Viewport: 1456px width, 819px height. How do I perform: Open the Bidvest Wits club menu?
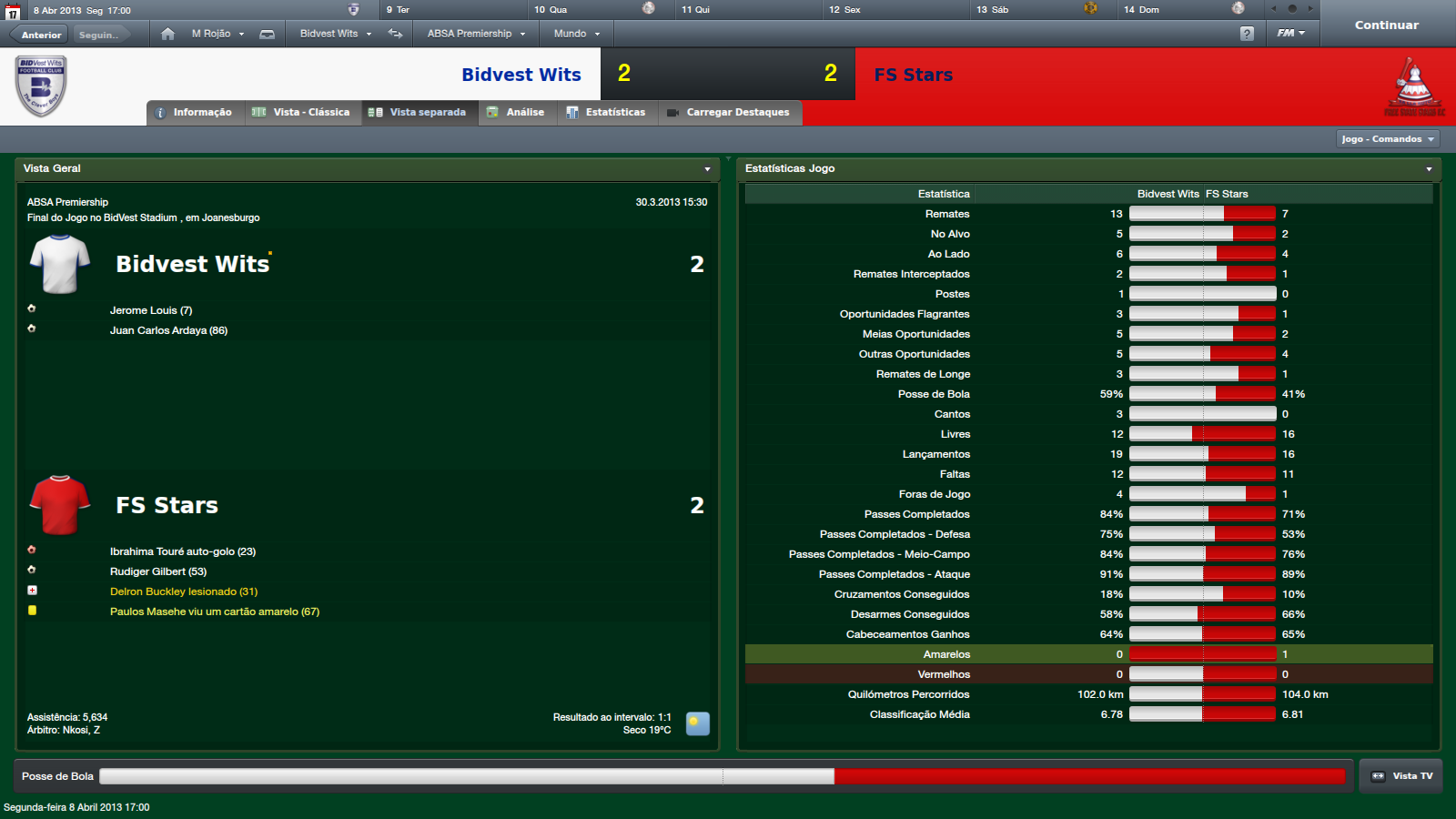tap(336, 34)
